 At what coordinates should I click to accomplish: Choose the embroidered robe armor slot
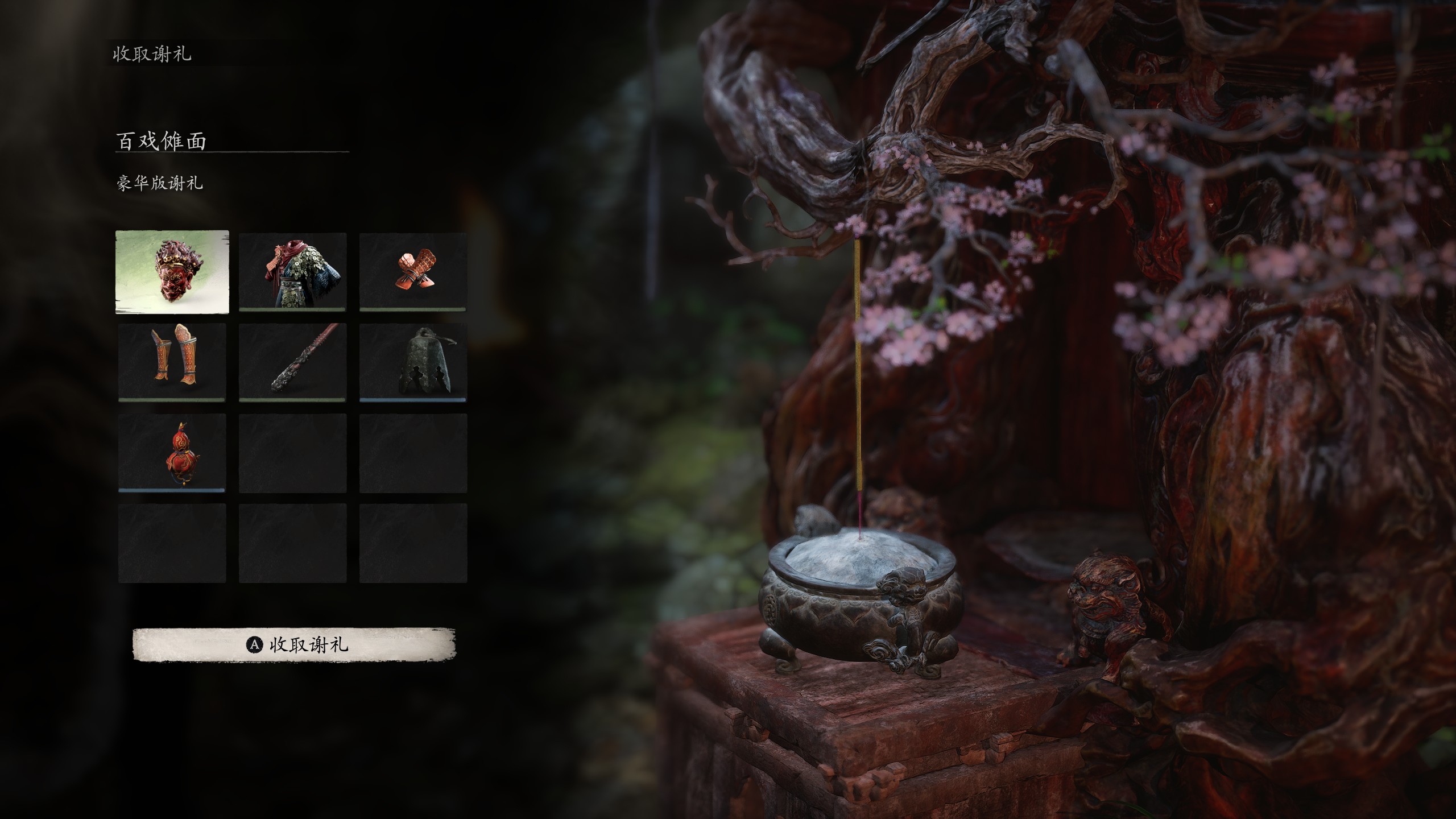(x=292, y=272)
